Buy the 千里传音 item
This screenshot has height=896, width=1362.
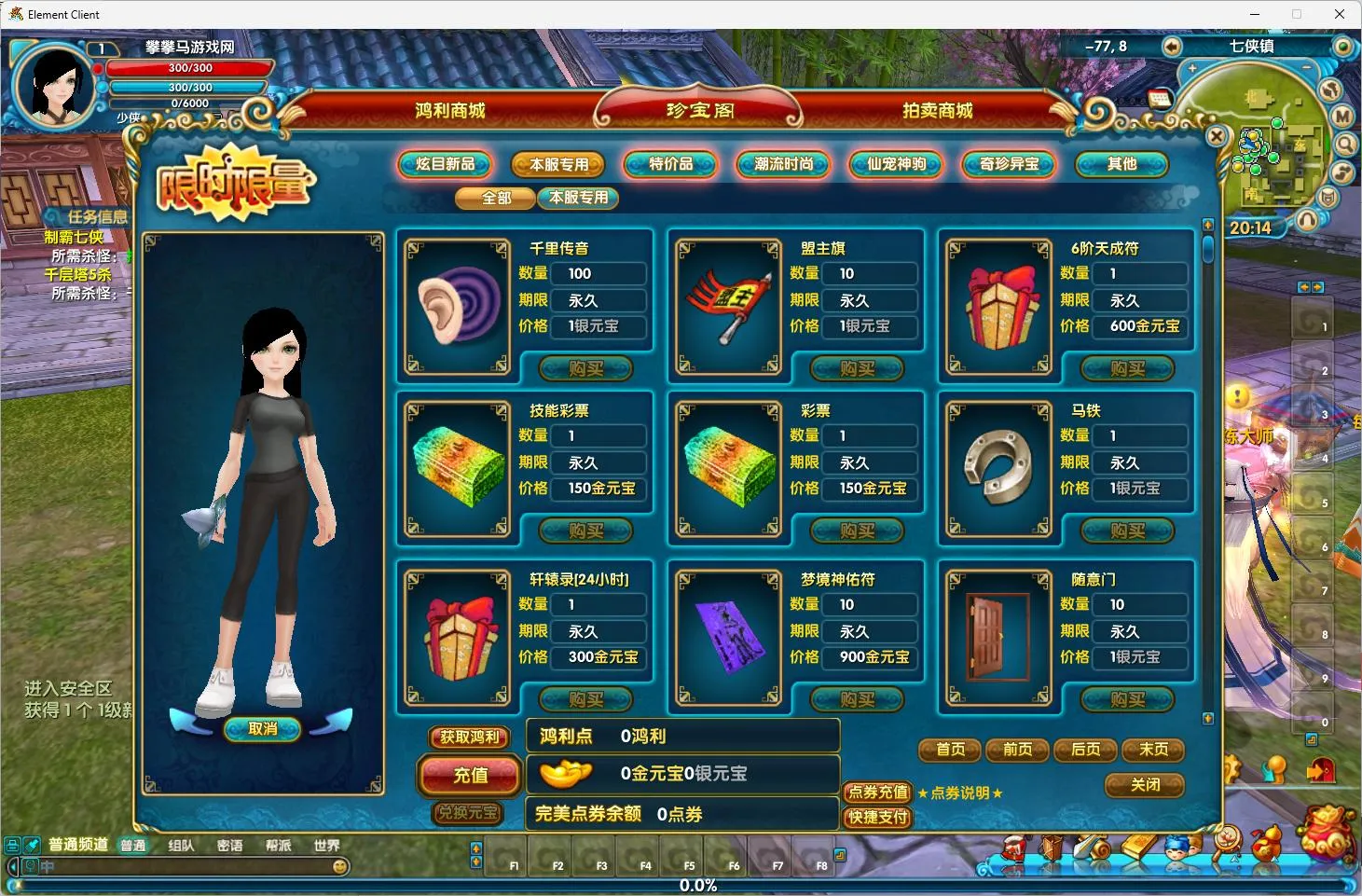pyautogui.click(x=586, y=369)
